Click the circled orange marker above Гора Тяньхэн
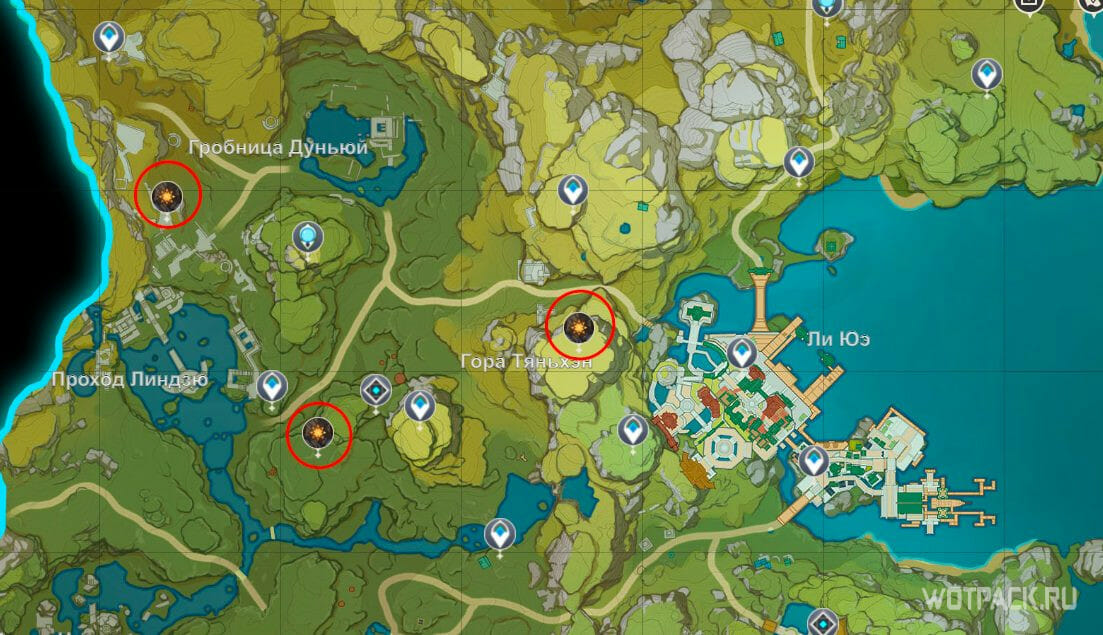 pos(579,325)
